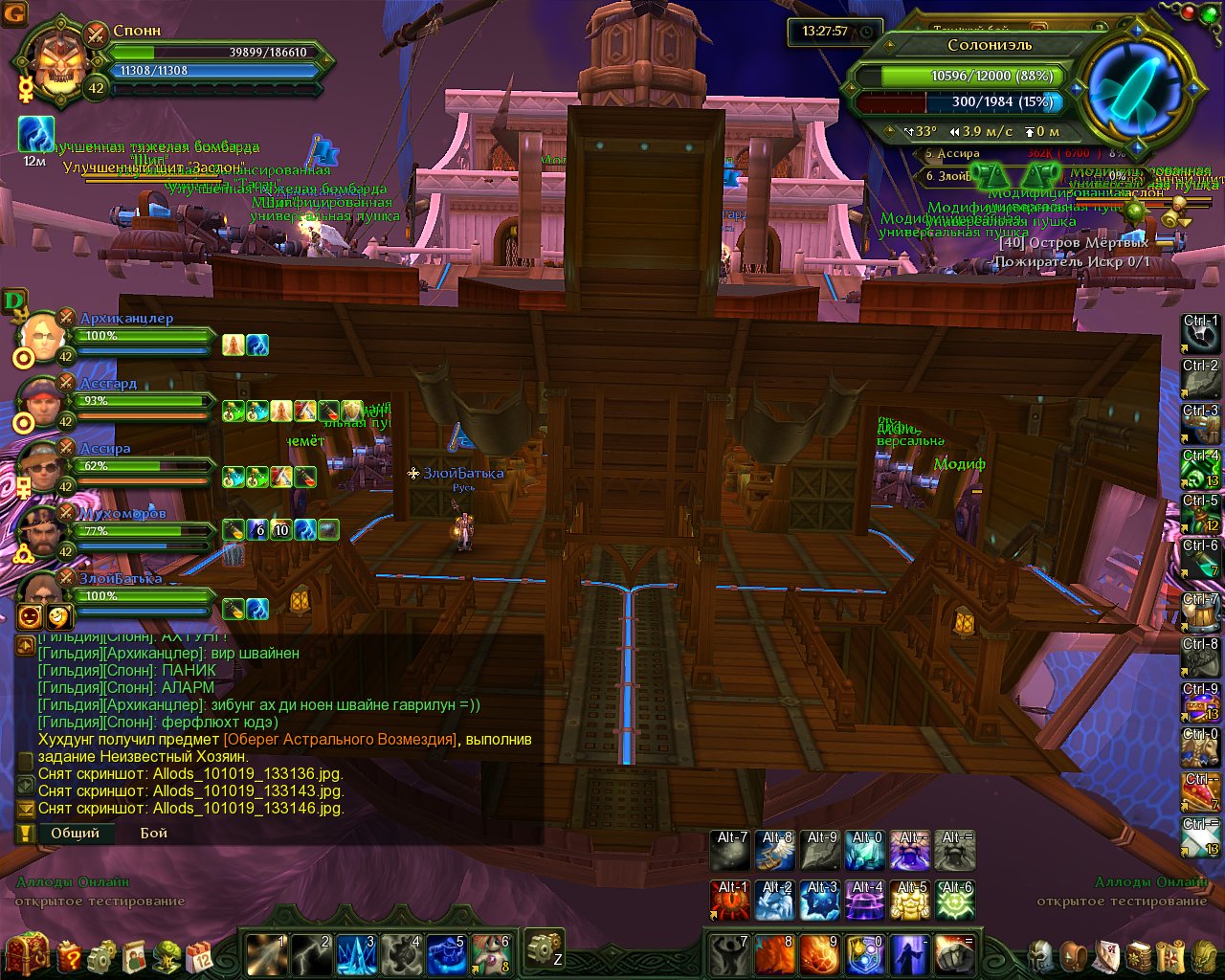Open the calendar icon in bottom bar
Image resolution: width=1225 pixels, height=980 pixels.
click(x=200, y=955)
